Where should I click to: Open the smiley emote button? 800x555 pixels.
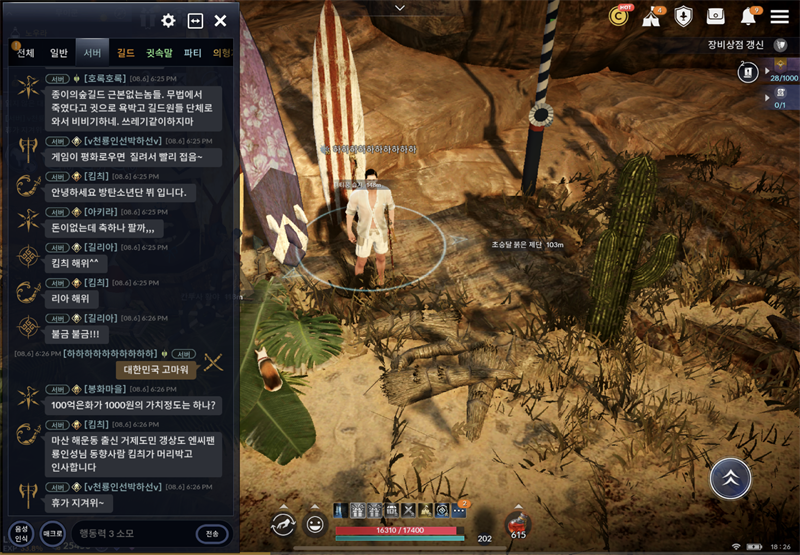pos(315,523)
